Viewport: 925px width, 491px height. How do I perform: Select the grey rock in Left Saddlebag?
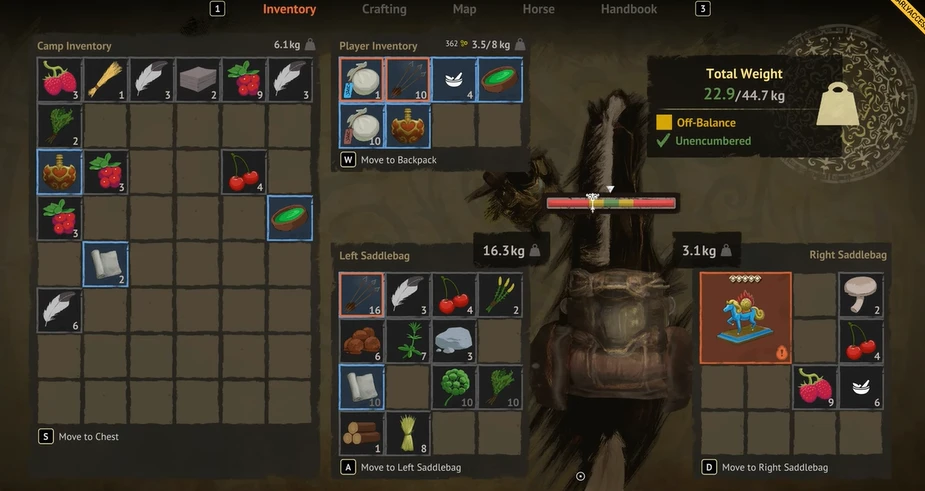(x=453, y=341)
